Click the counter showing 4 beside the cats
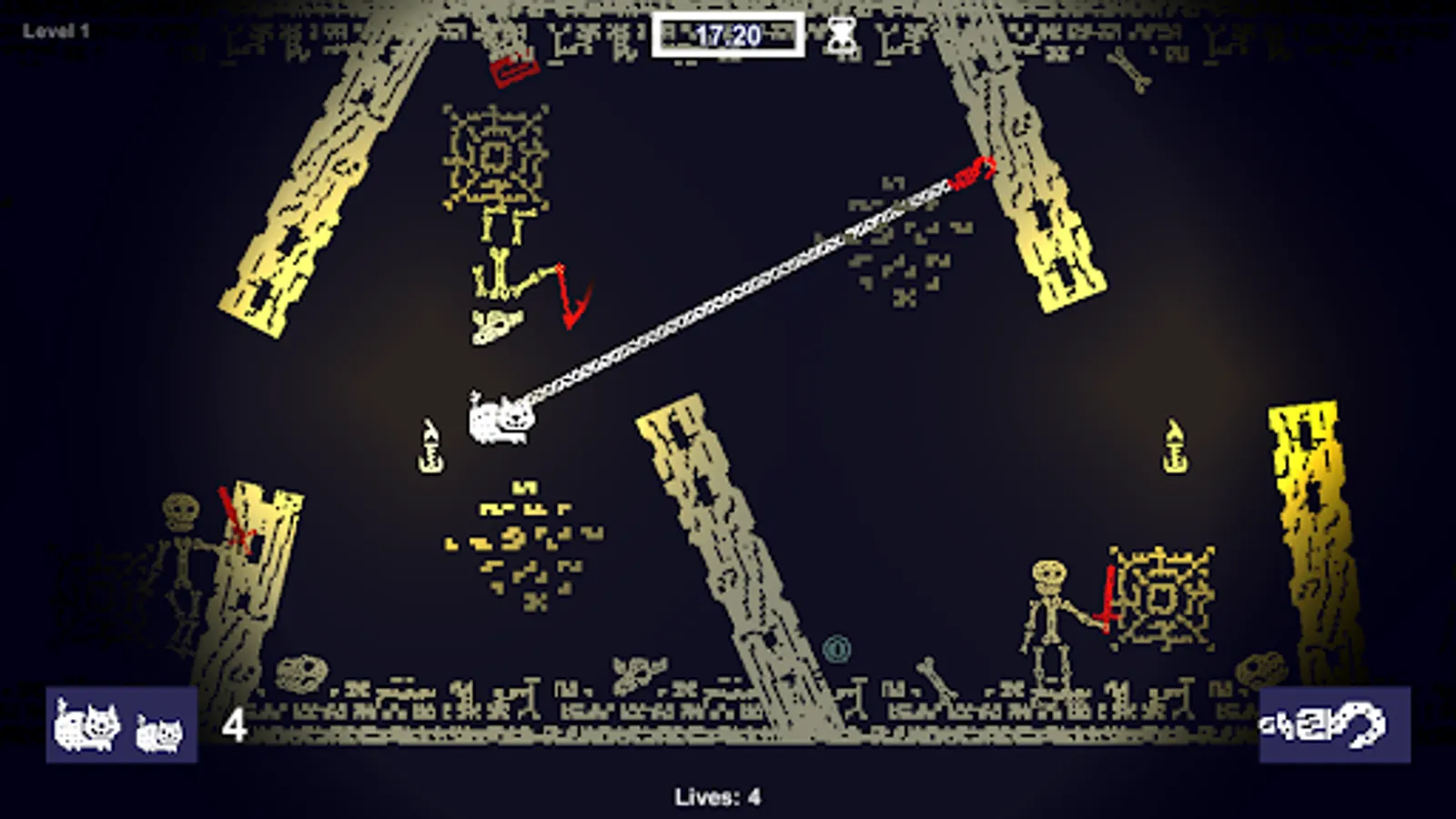Image resolution: width=1456 pixels, height=819 pixels. pyautogui.click(x=235, y=723)
